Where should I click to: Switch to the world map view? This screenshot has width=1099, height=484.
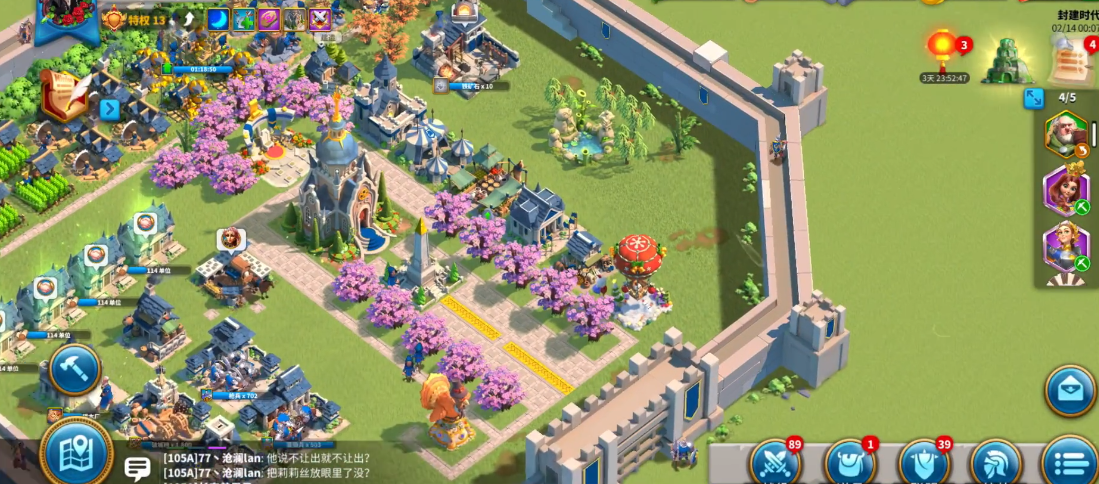[x=76, y=454]
